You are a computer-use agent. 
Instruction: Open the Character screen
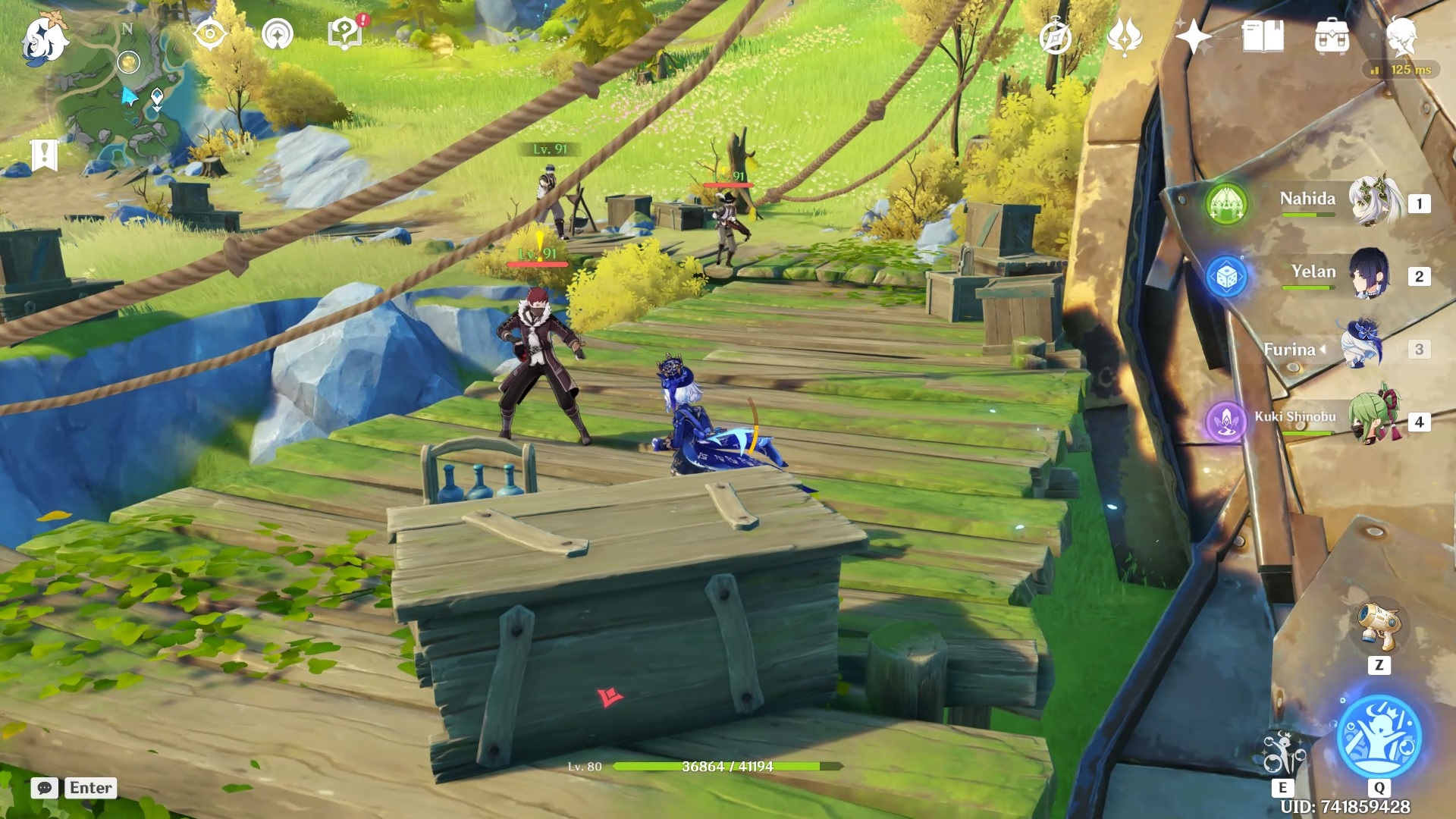1401,36
